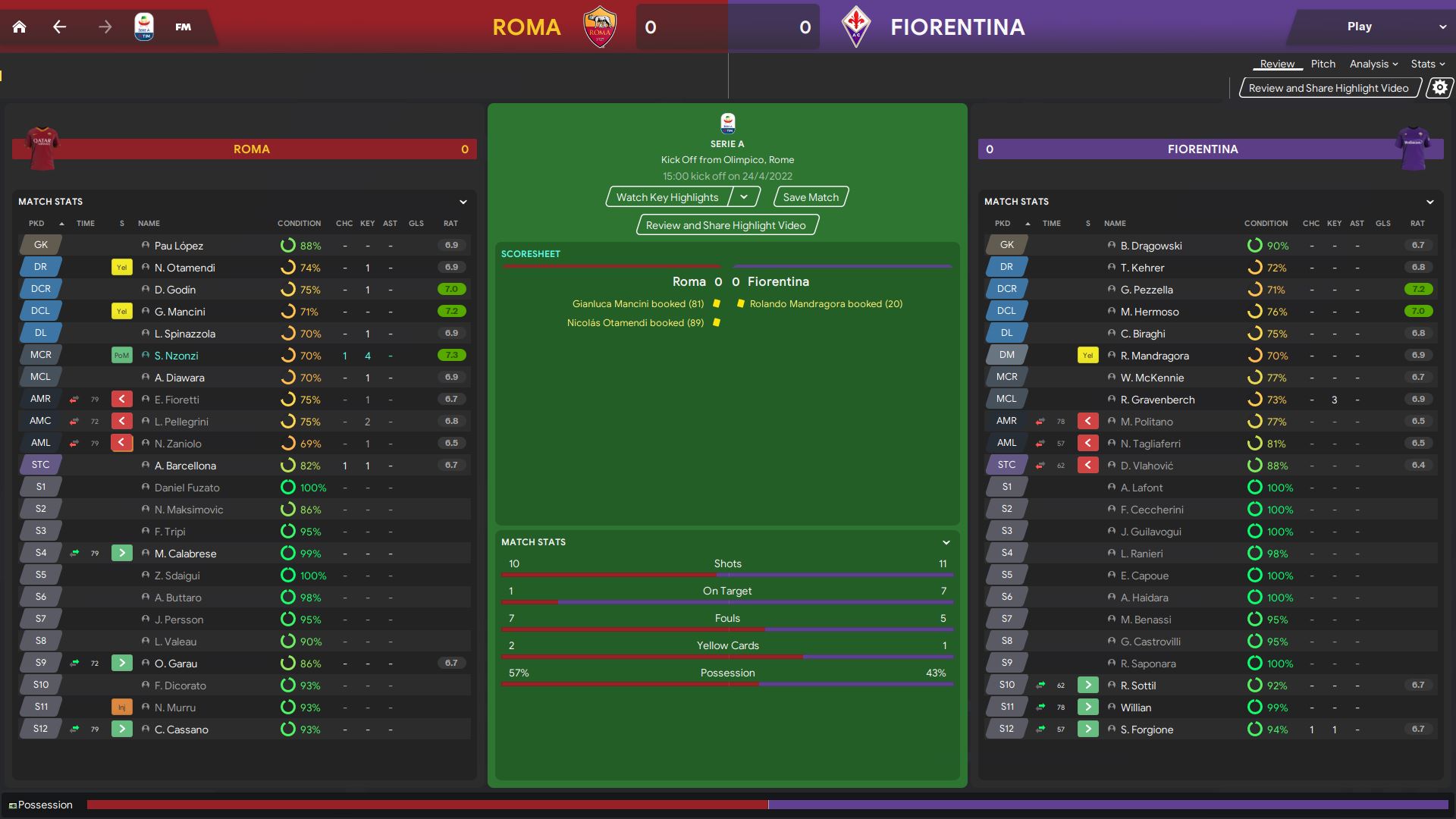Expand Roma Match Stats dropdown arrow
This screenshot has width=1456, height=819.
[x=463, y=202]
